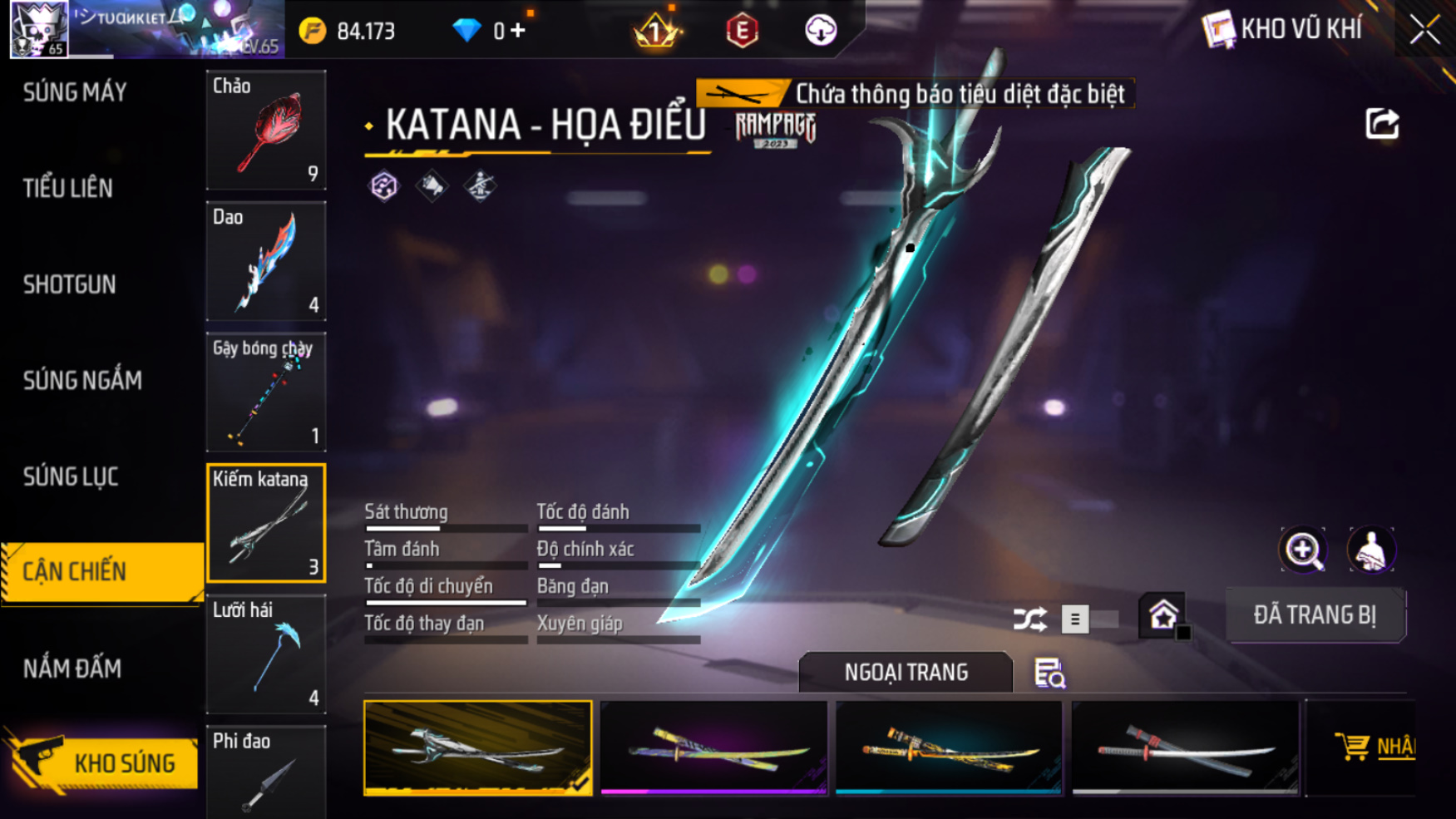Switch to the Súng Máy category

click(75, 92)
